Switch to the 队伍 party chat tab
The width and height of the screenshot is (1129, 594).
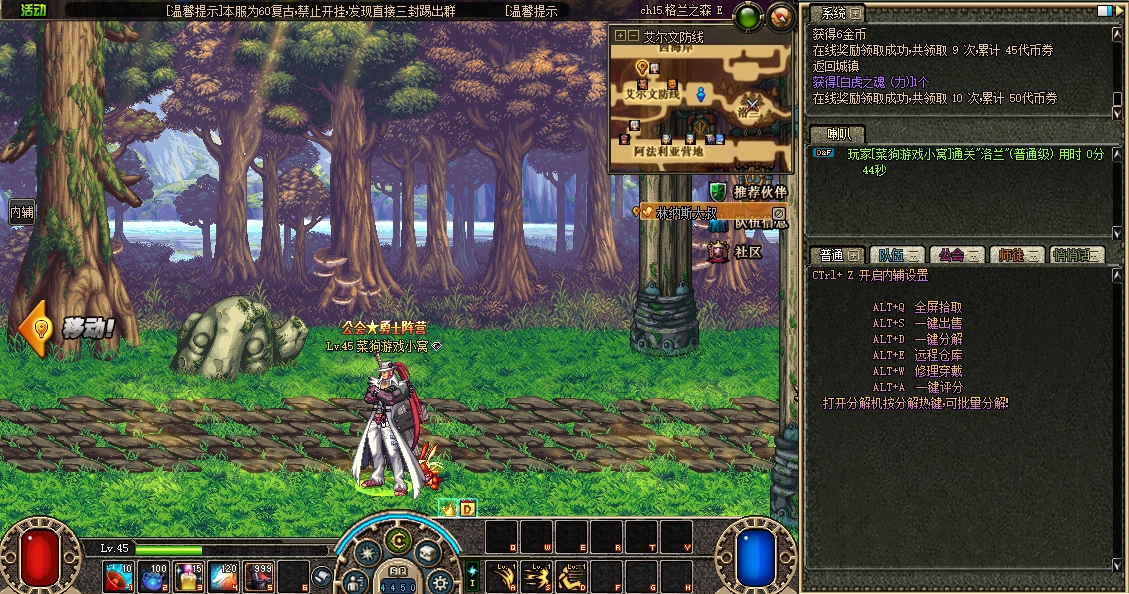(x=894, y=255)
